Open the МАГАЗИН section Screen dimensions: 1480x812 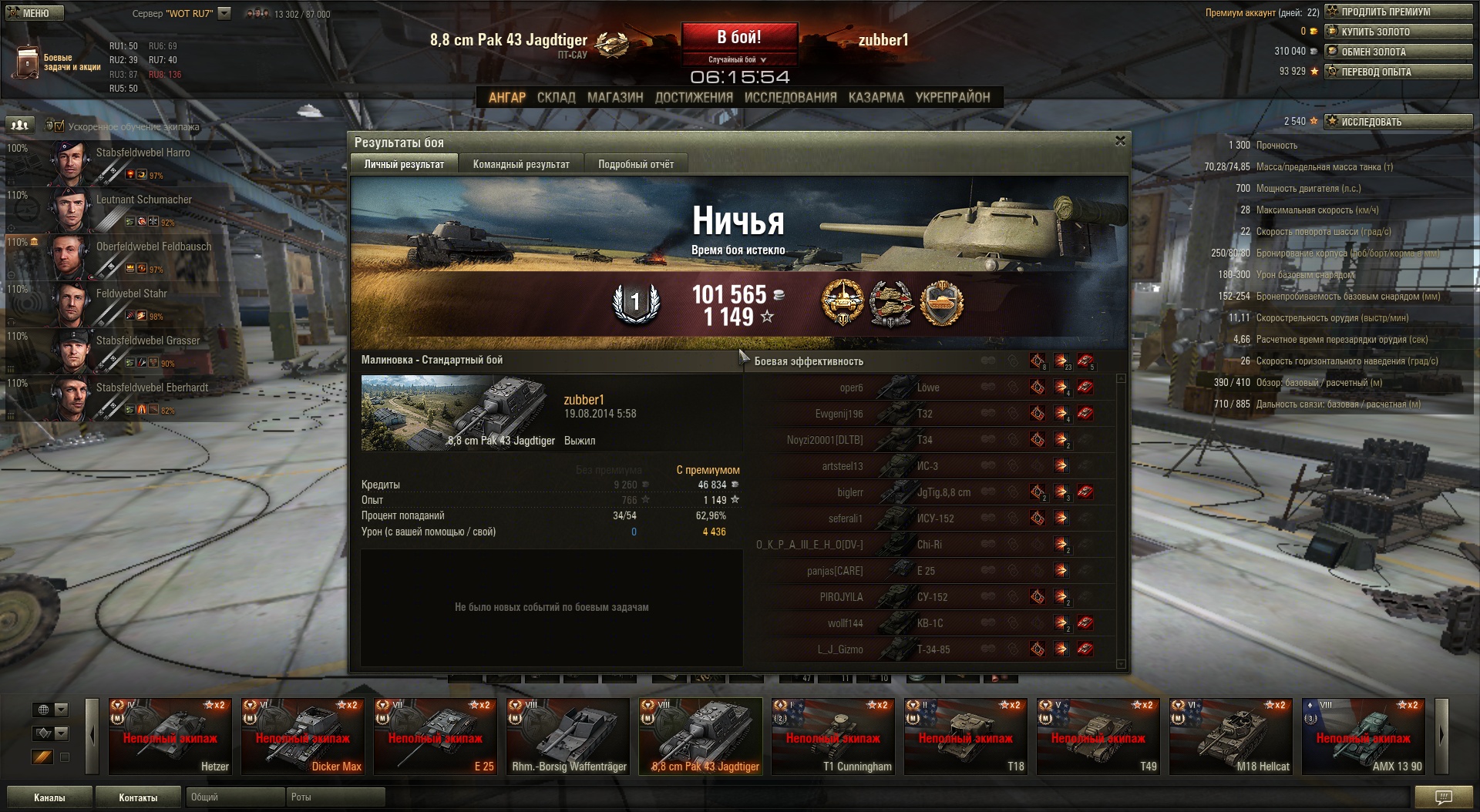click(614, 97)
